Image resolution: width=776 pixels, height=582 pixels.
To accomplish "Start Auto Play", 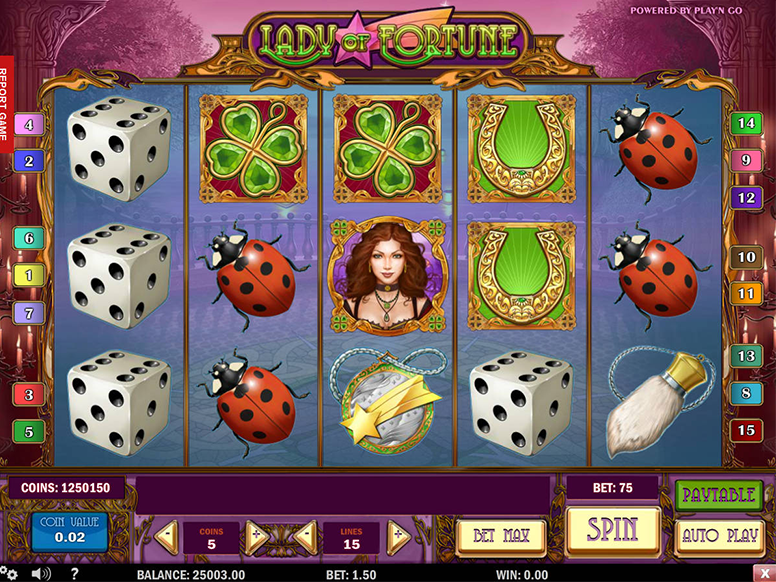I will coord(720,536).
